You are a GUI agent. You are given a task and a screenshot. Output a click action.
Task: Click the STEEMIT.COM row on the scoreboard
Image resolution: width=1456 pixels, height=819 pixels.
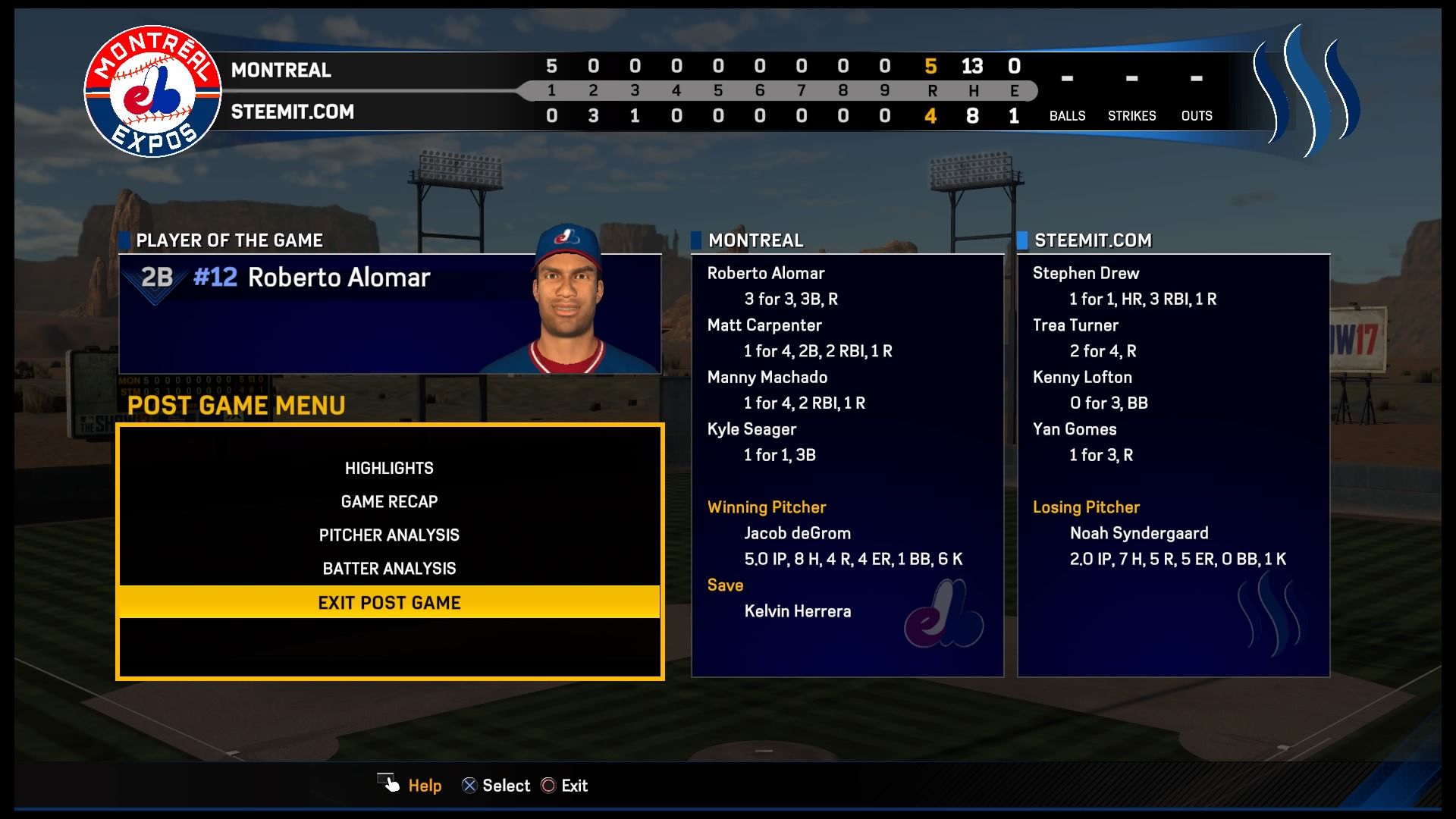coord(292,111)
